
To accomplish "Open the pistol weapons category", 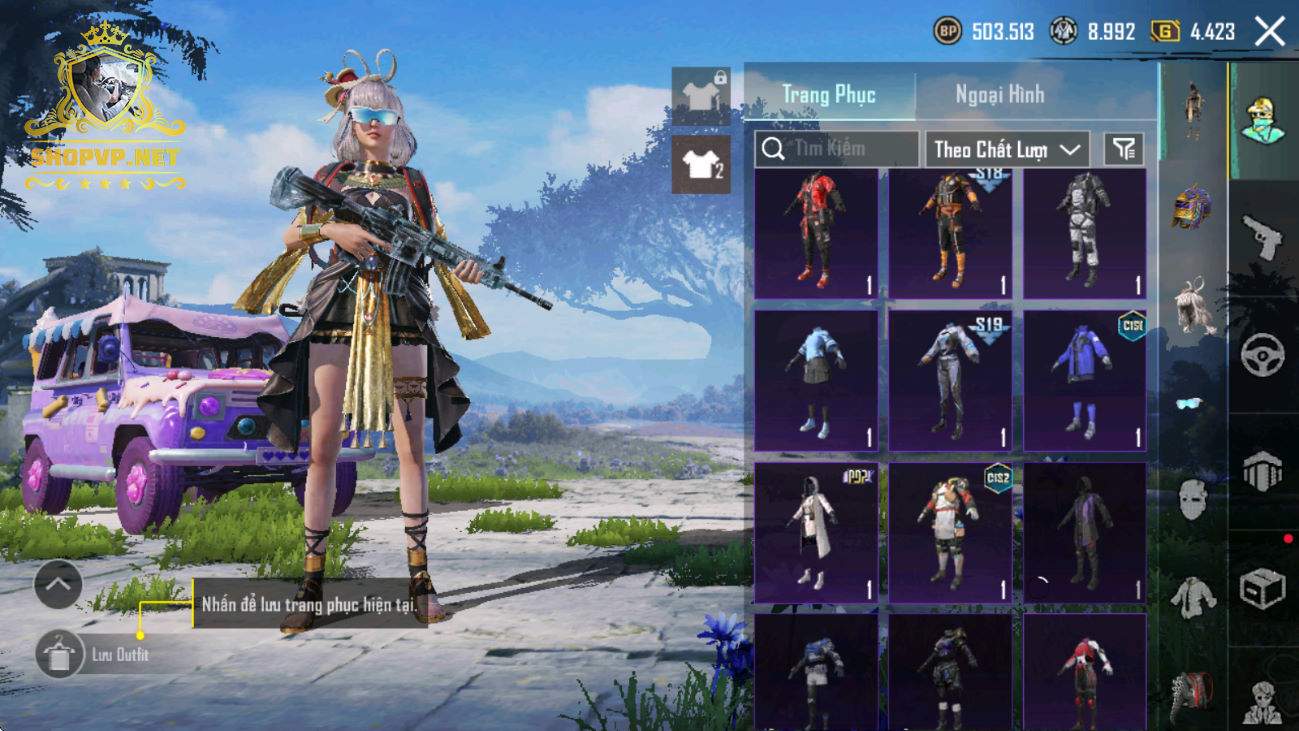I will pyautogui.click(x=1262, y=237).
